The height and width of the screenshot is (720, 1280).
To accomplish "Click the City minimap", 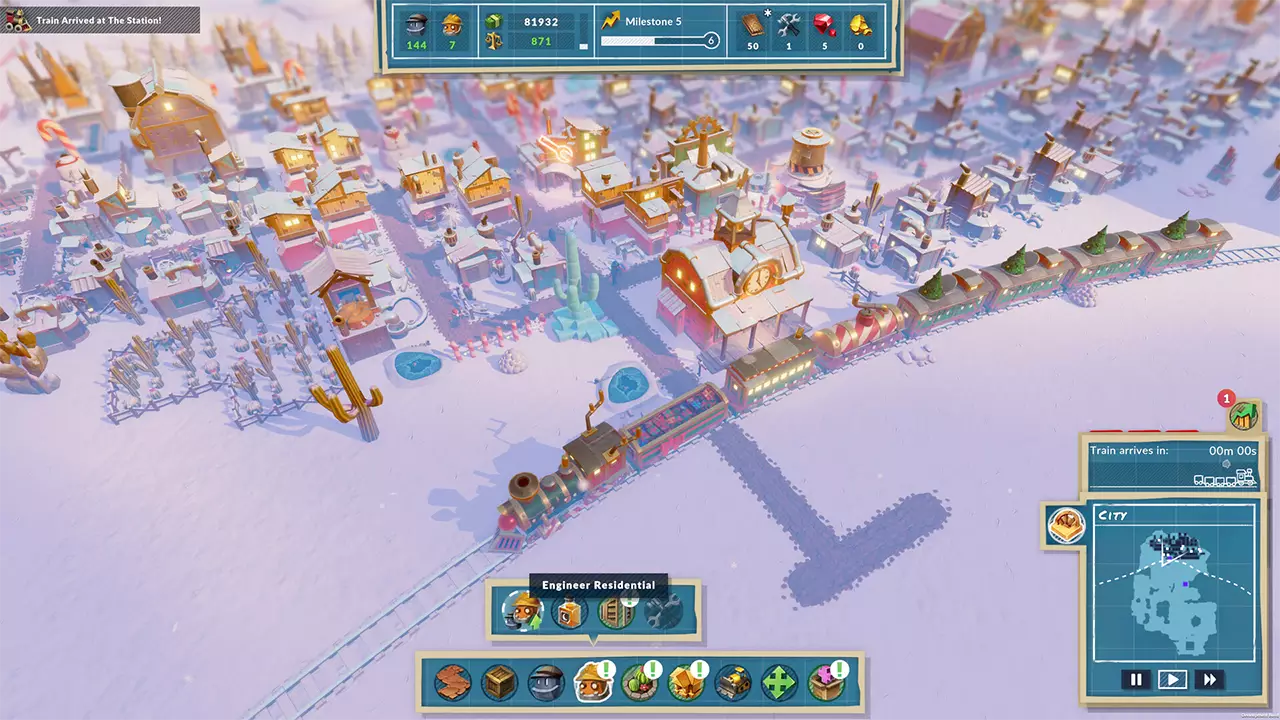I will tap(1174, 590).
